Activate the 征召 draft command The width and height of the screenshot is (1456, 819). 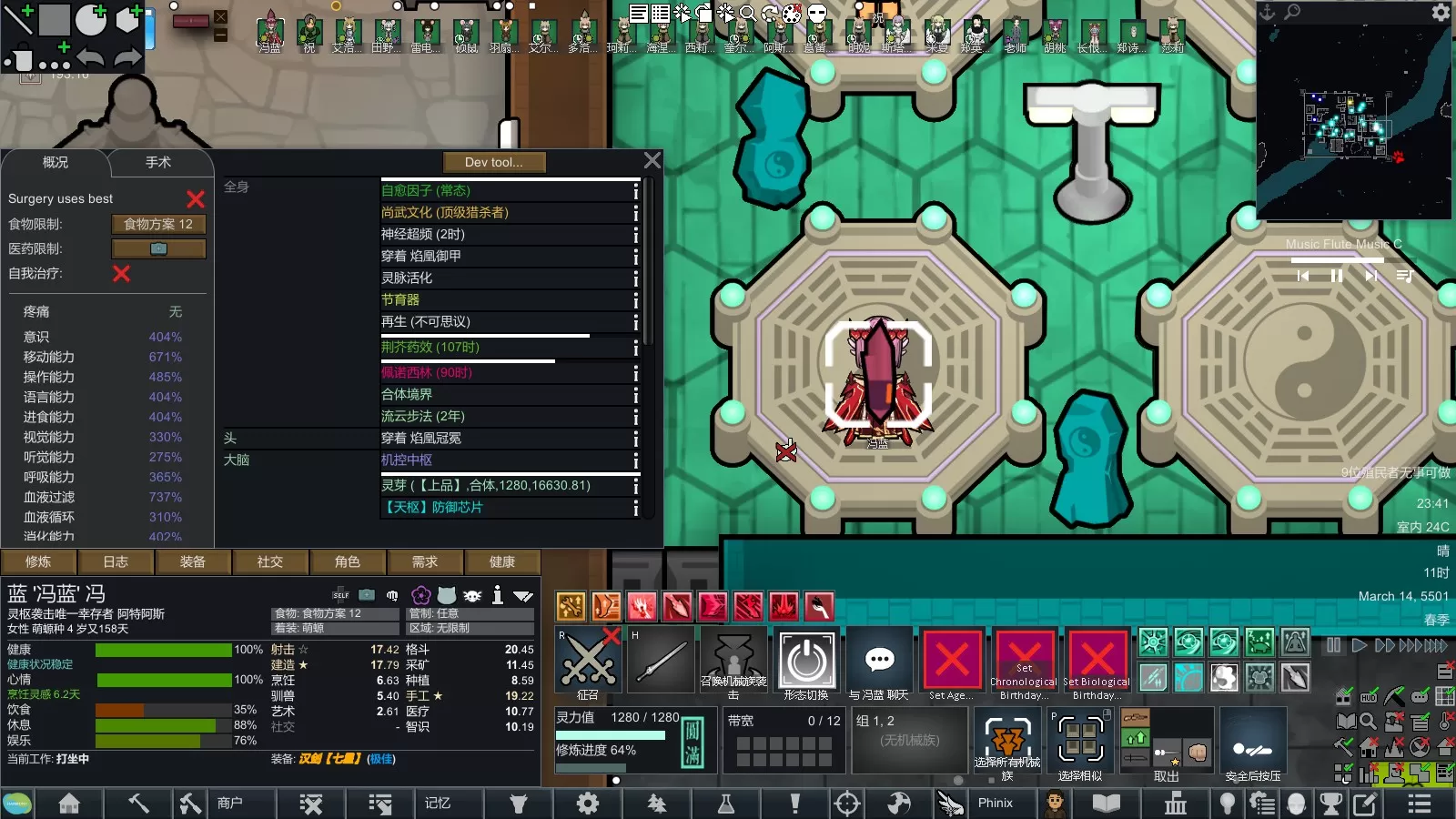(x=588, y=662)
